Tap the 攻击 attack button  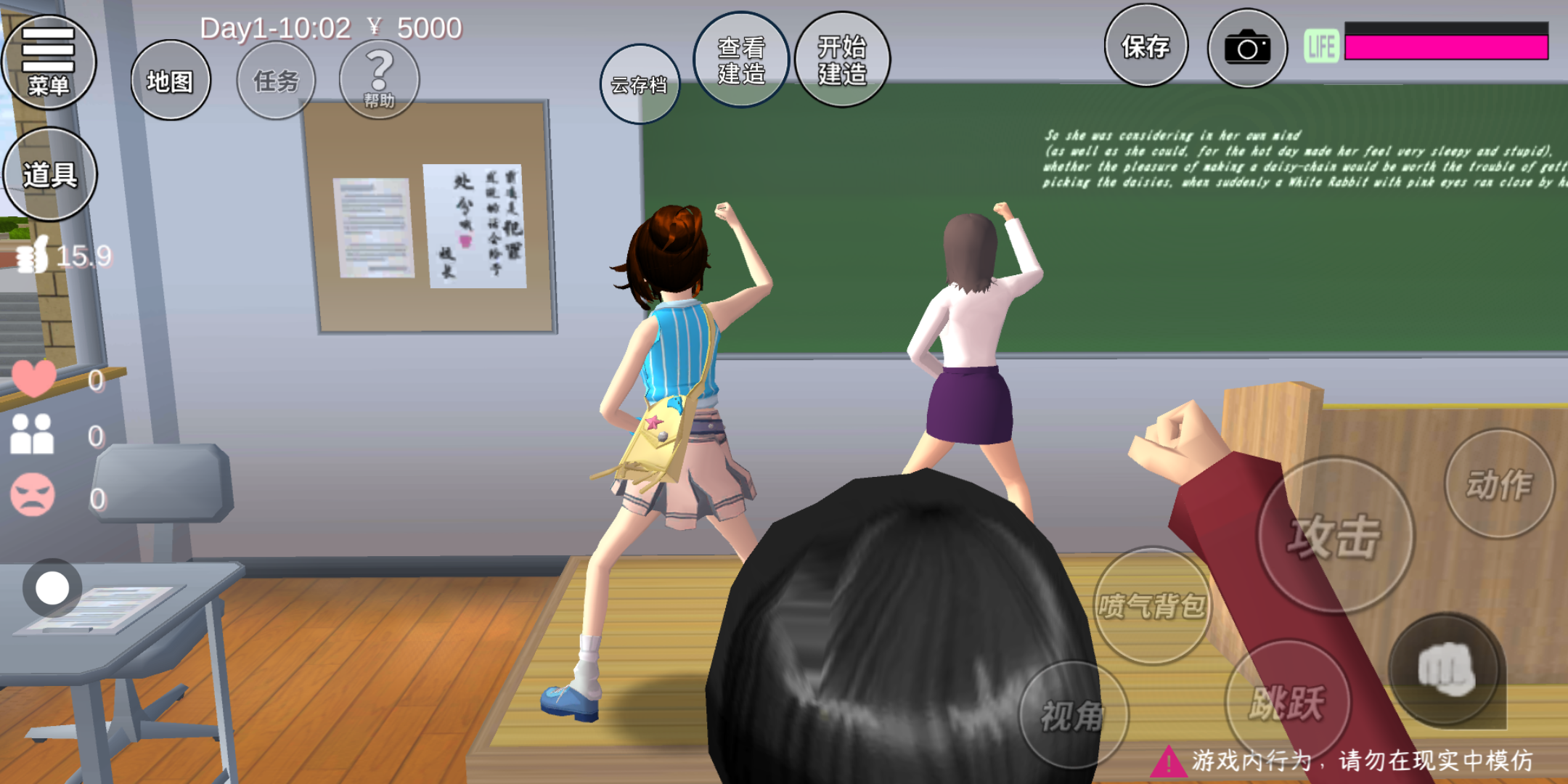pyautogui.click(x=1335, y=536)
